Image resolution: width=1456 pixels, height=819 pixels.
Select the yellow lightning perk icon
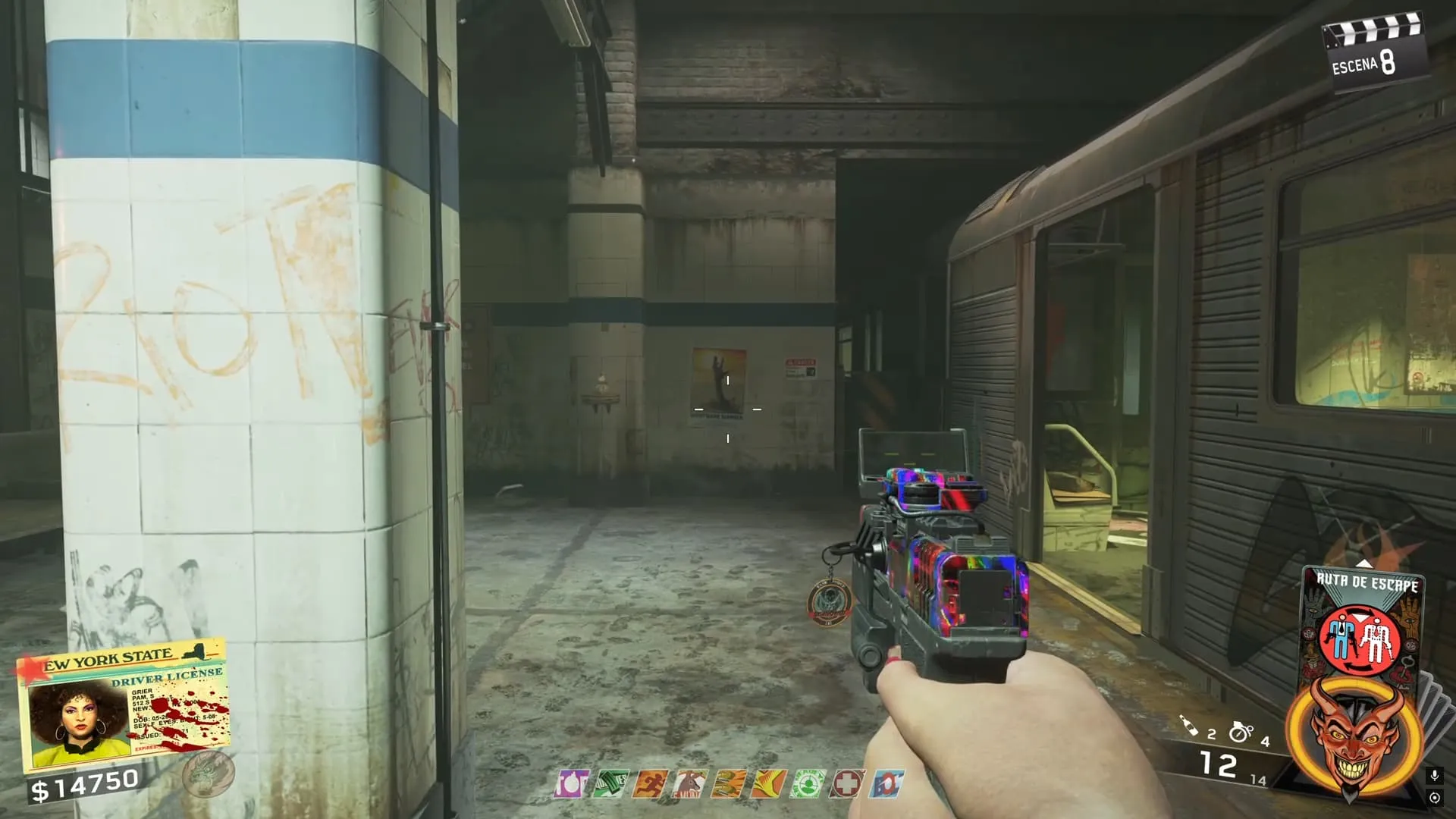767,783
